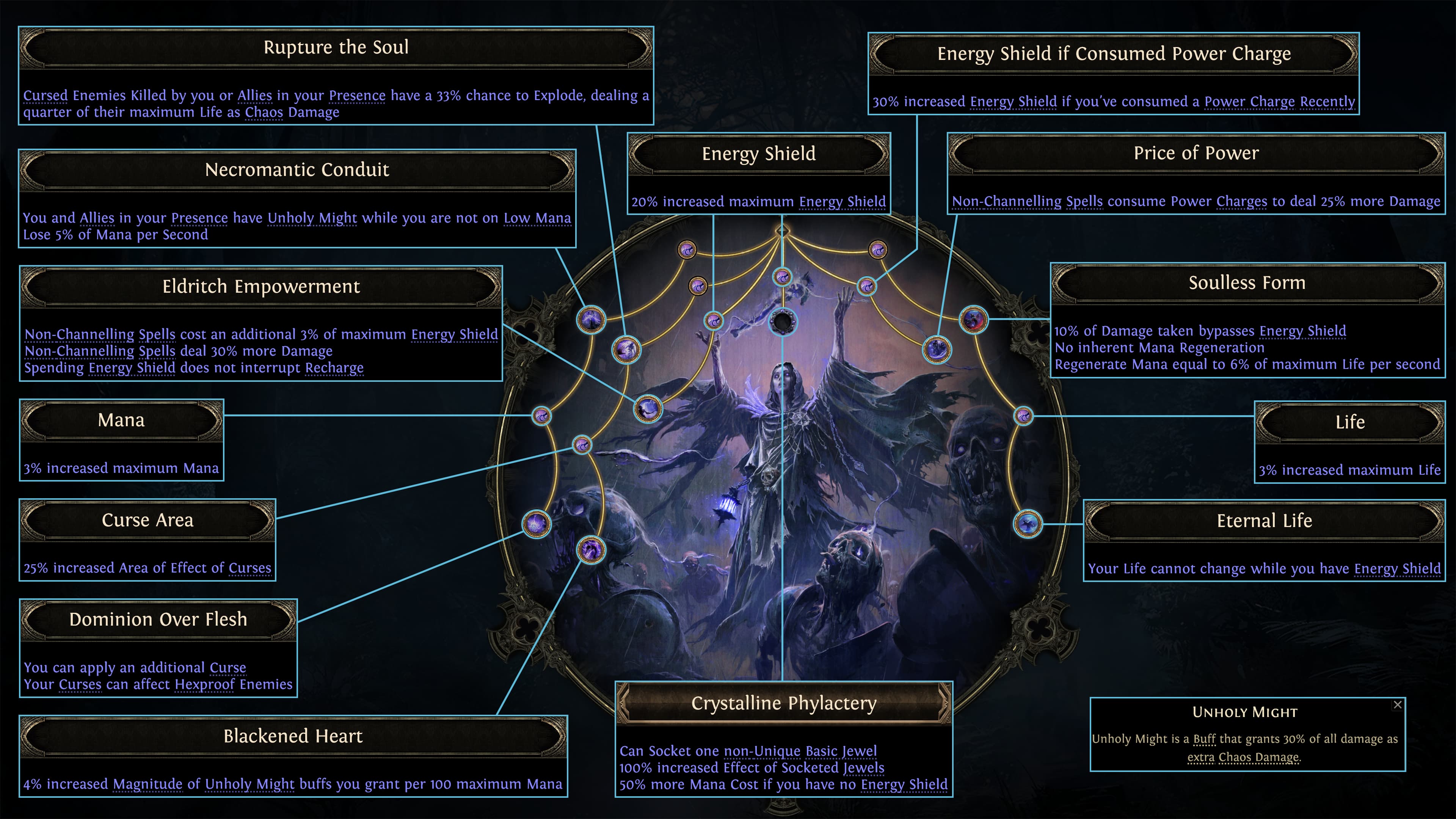
Task: Click the Chaos Damage link in Rupture the Soul
Action: [x=282, y=112]
